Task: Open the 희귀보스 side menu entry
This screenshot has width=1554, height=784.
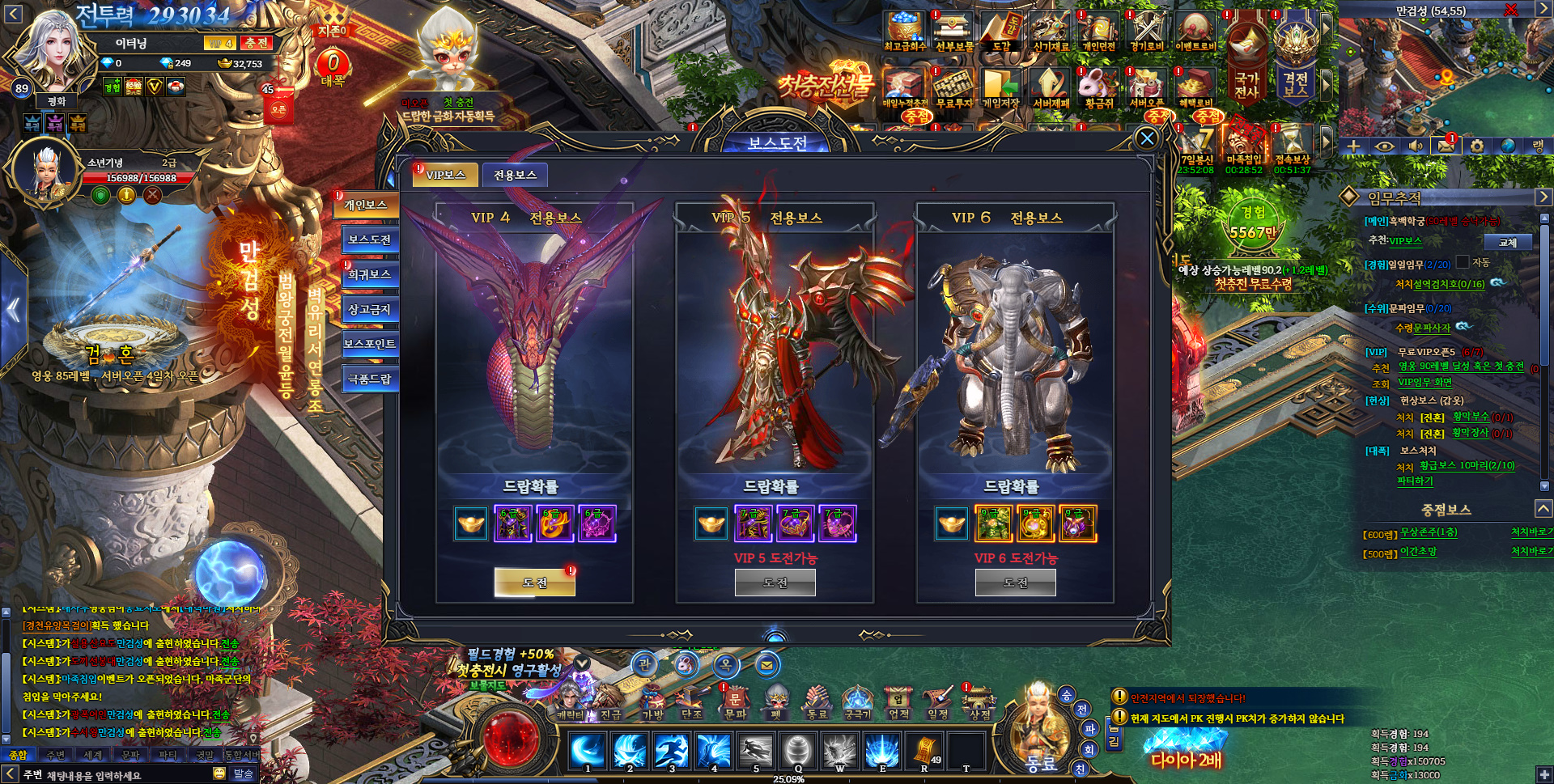Action: [369, 275]
